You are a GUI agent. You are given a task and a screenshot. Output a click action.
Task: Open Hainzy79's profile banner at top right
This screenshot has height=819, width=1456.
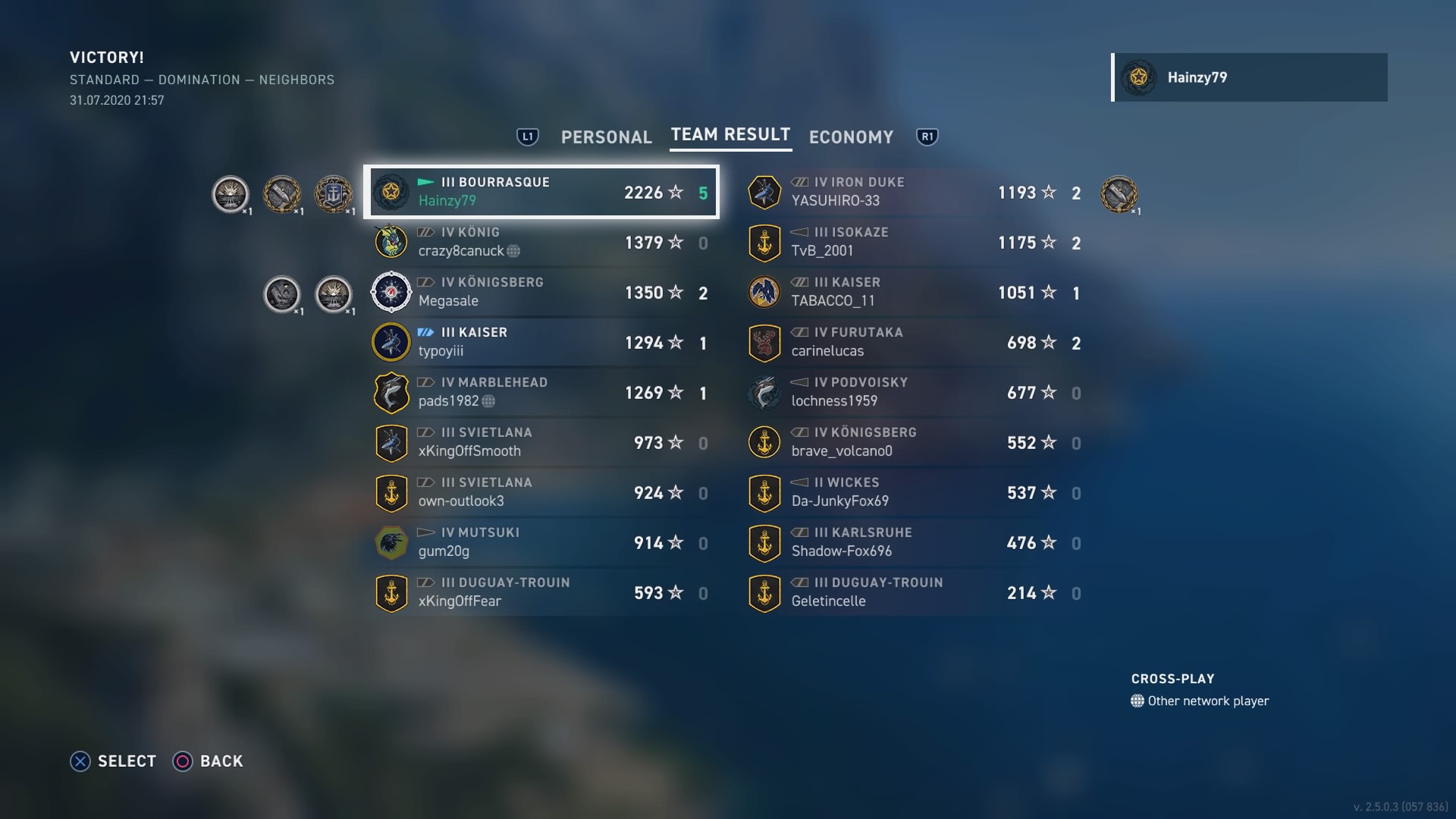[1250, 77]
